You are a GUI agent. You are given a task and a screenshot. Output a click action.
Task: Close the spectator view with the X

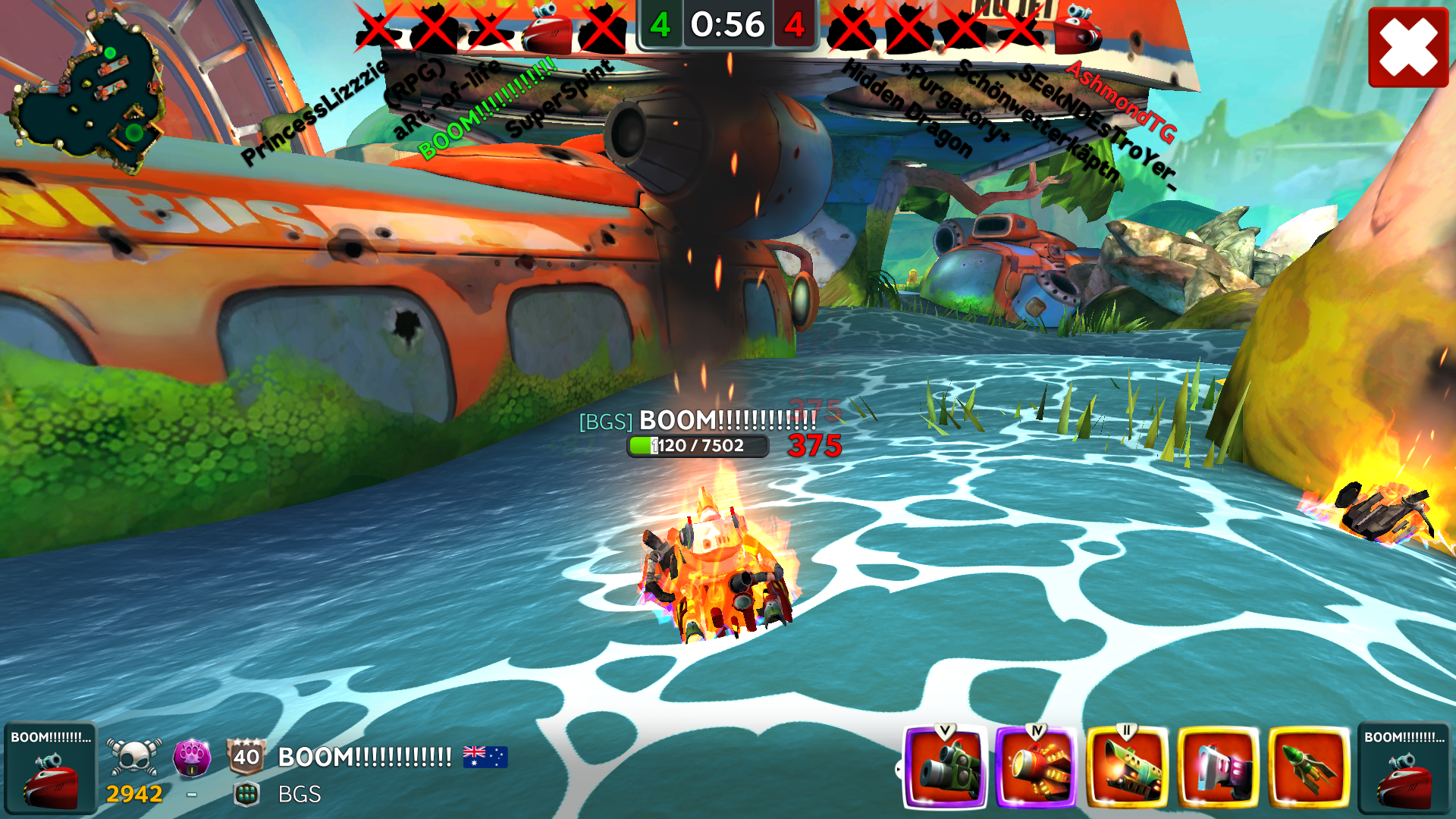click(x=1408, y=47)
